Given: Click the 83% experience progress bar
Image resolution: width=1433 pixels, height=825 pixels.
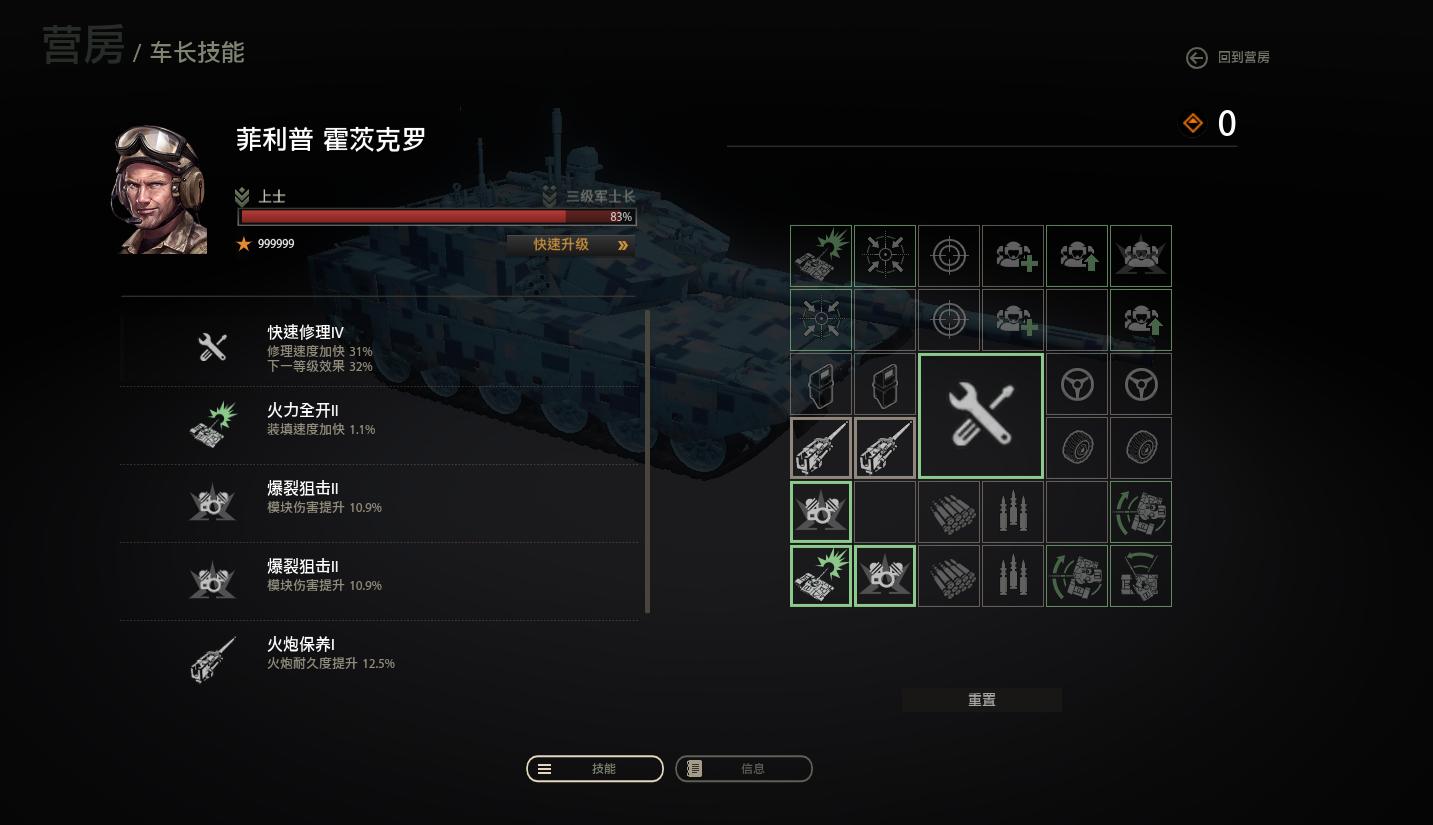Looking at the screenshot, I should click(437, 216).
